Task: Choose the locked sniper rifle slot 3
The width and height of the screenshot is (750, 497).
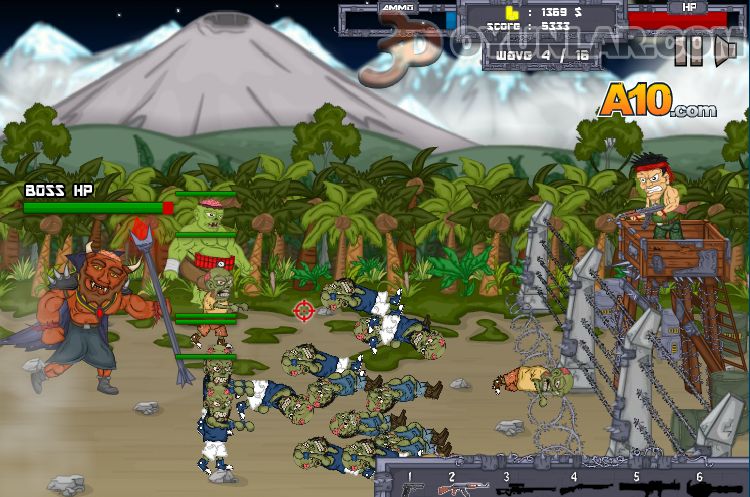Action: pos(521,487)
